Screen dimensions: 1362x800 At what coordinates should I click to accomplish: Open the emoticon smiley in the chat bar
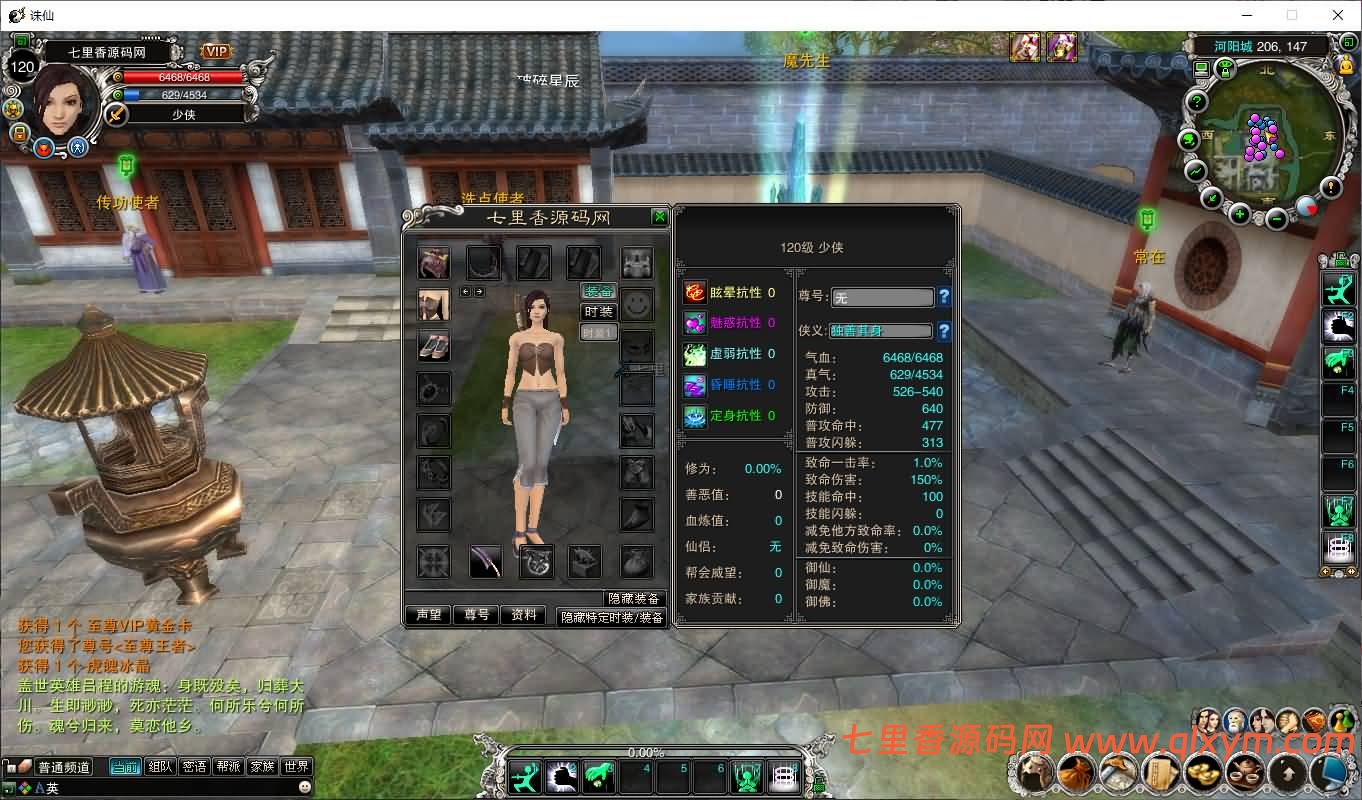[x=304, y=786]
